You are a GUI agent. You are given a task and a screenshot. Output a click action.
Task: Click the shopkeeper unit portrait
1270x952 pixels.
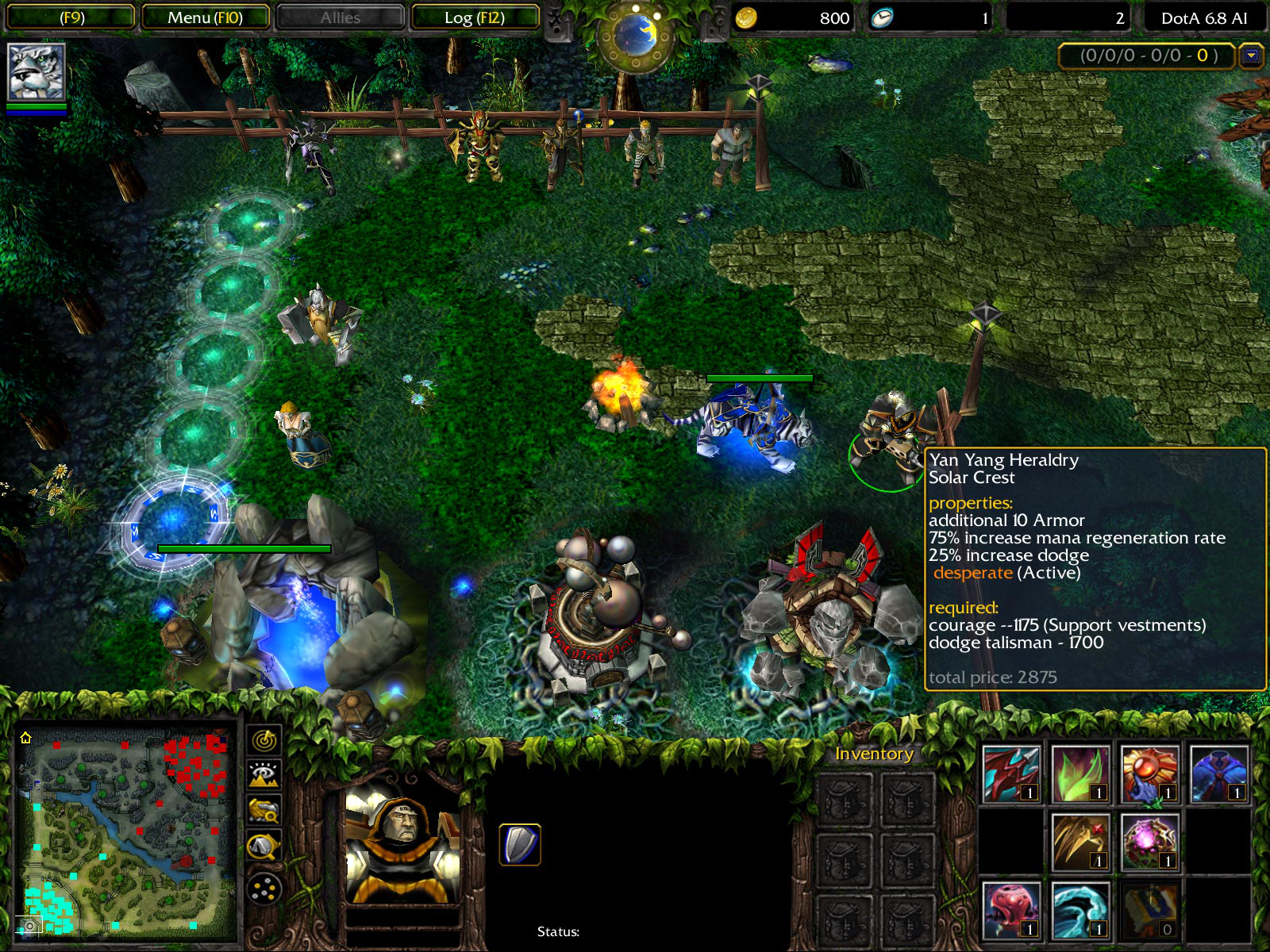pos(402,848)
